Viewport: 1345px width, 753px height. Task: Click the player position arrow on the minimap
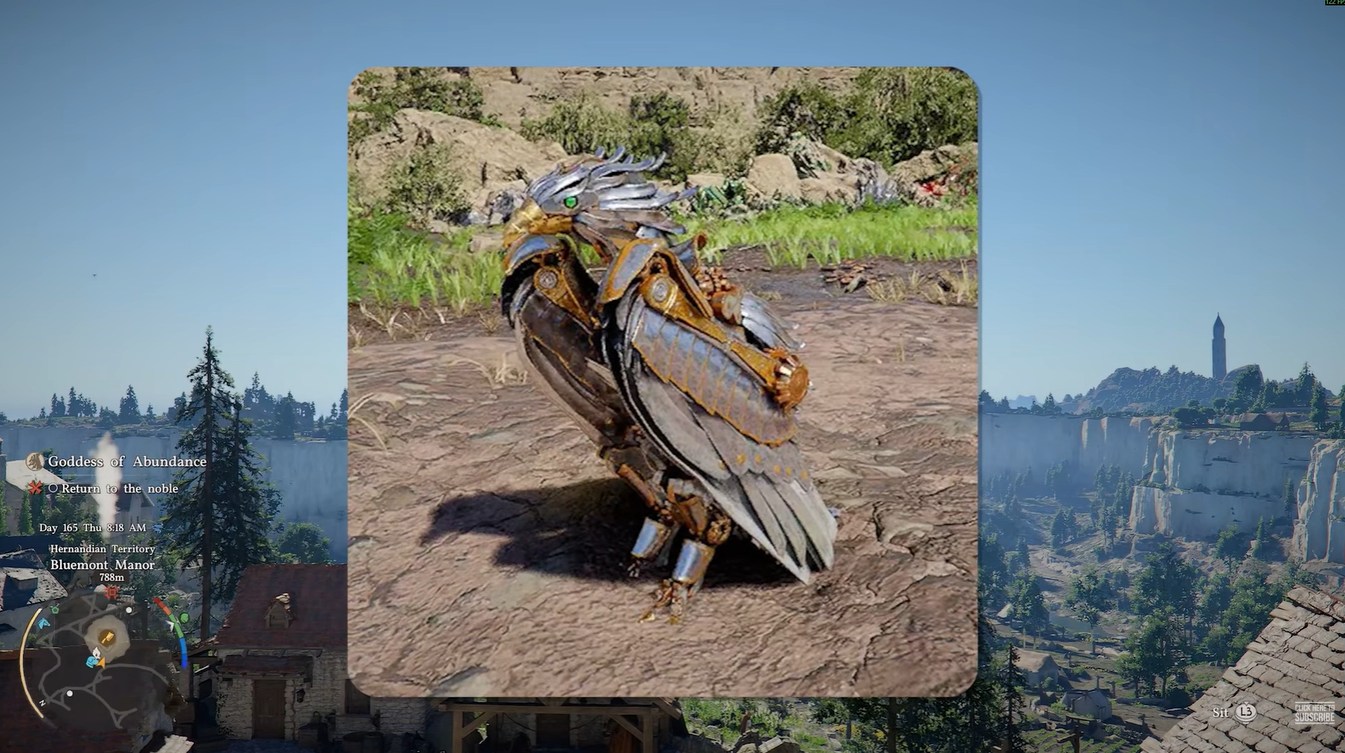(x=101, y=662)
